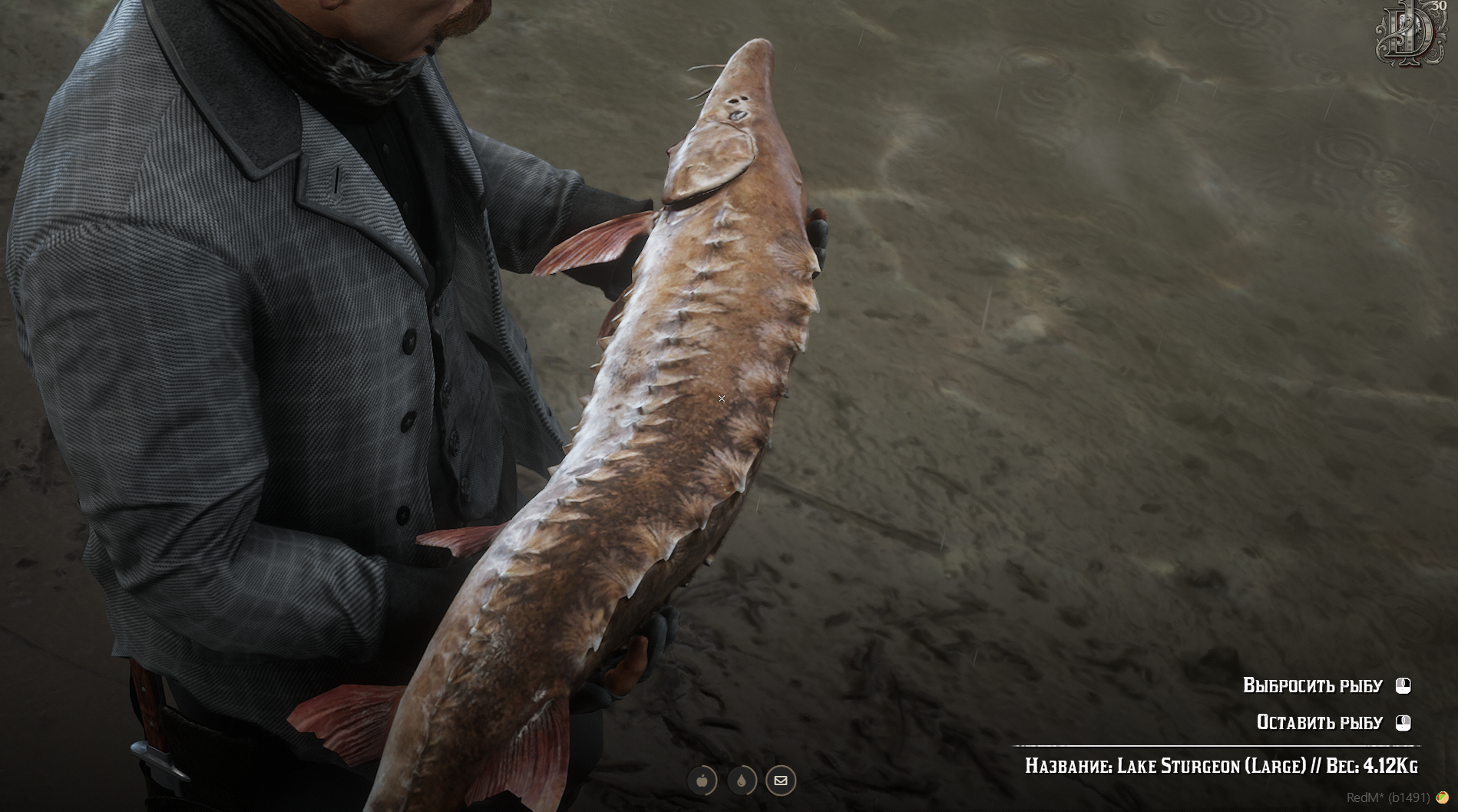Viewport: 1458px width, 812px height.
Task: Choose the Выбросить рыбу option
Action: point(1312,685)
